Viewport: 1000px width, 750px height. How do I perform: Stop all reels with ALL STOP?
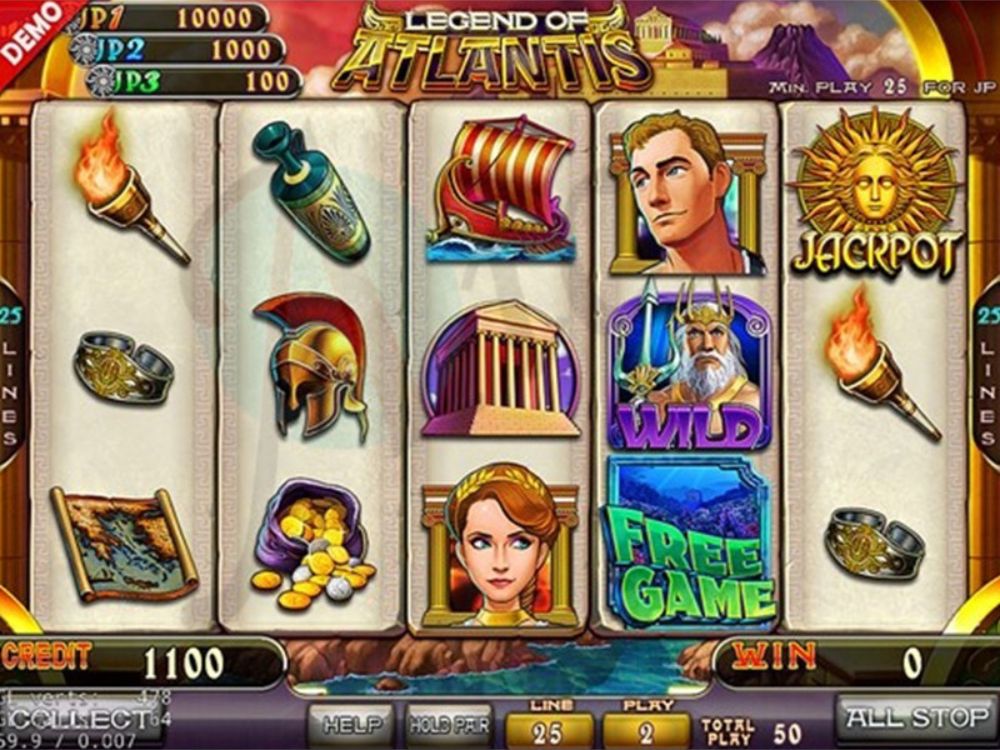coord(916,719)
